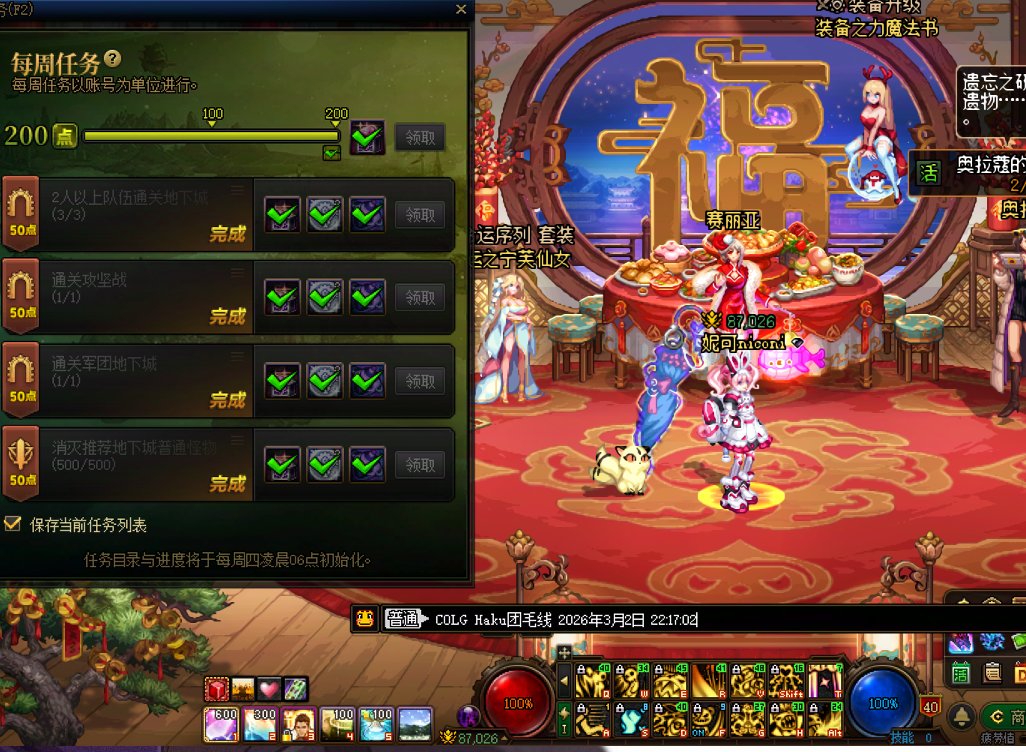Open the weekly task help question mark
Image resolution: width=1026 pixels, height=752 pixels.
pyautogui.click(x=113, y=59)
